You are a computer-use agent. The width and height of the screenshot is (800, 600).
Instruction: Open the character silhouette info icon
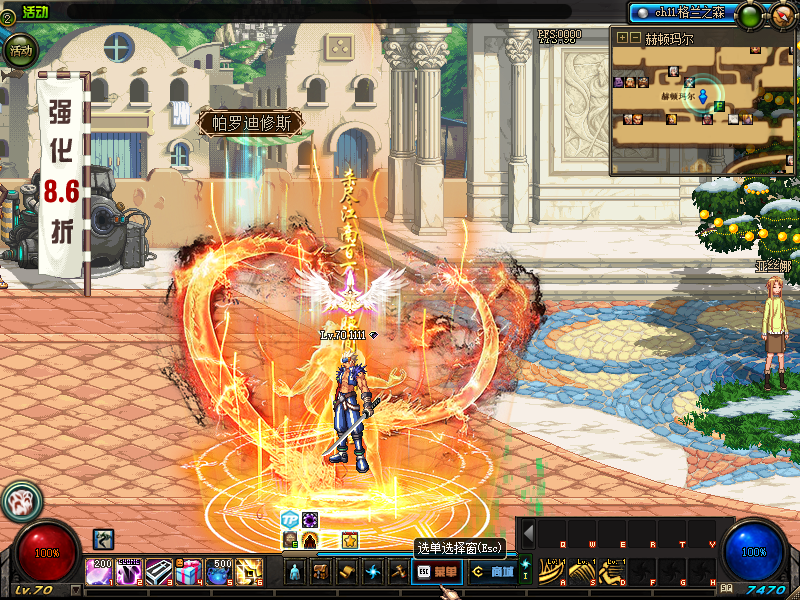(x=294, y=572)
